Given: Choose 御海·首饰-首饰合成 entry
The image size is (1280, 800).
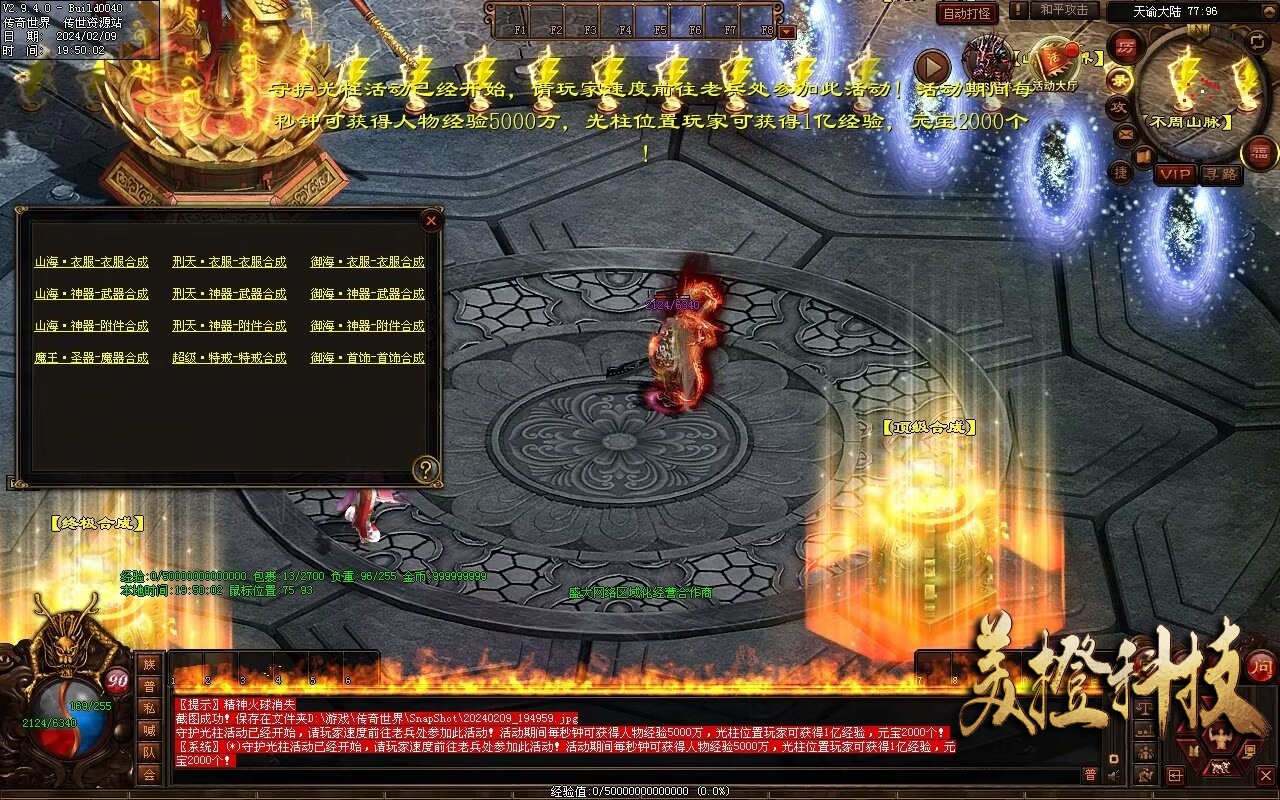Looking at the screenshot, I should click(x=367, y=358).
